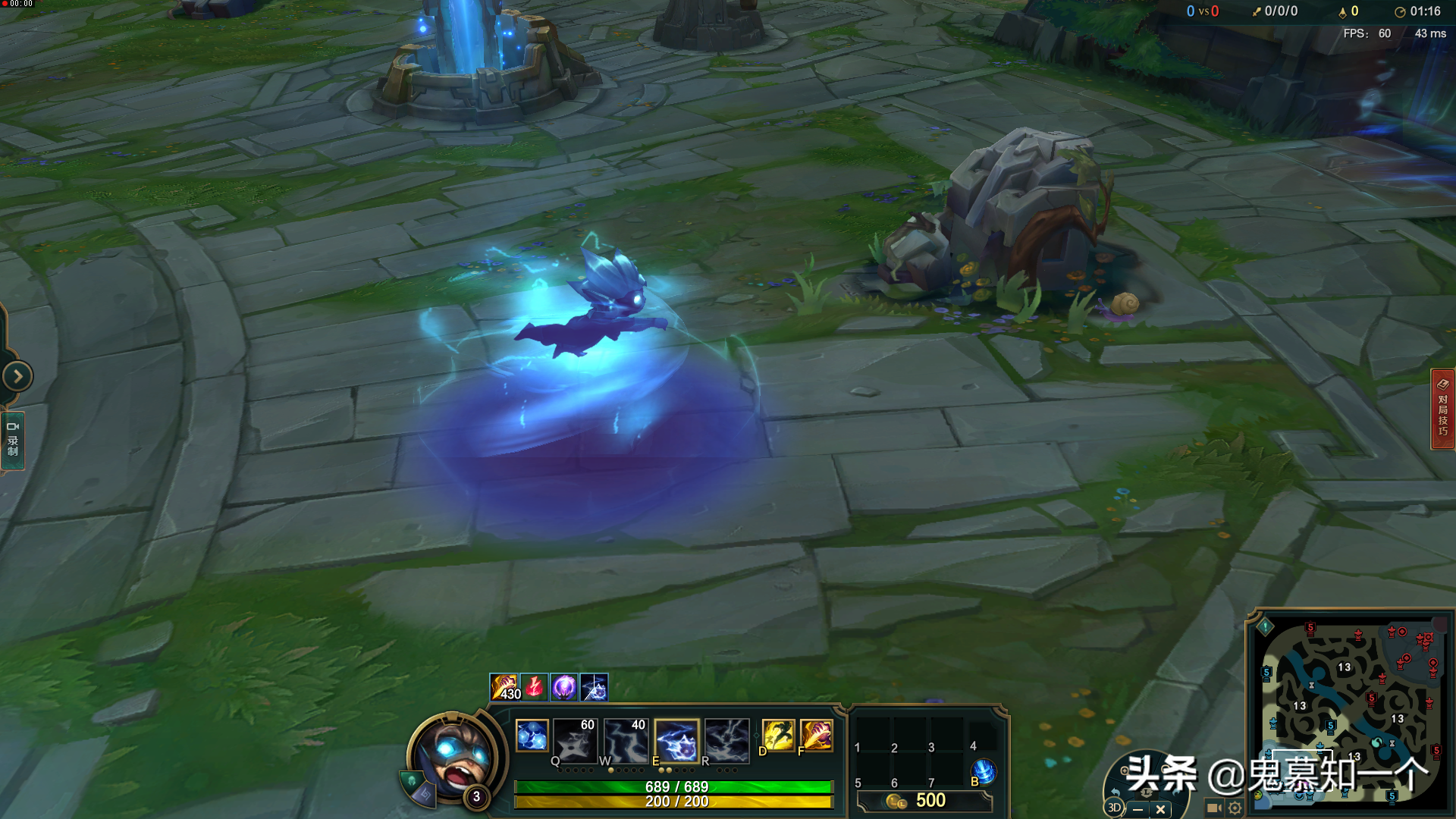
Task: Activate the blue Recall button
Action: [x=984, y=772]
